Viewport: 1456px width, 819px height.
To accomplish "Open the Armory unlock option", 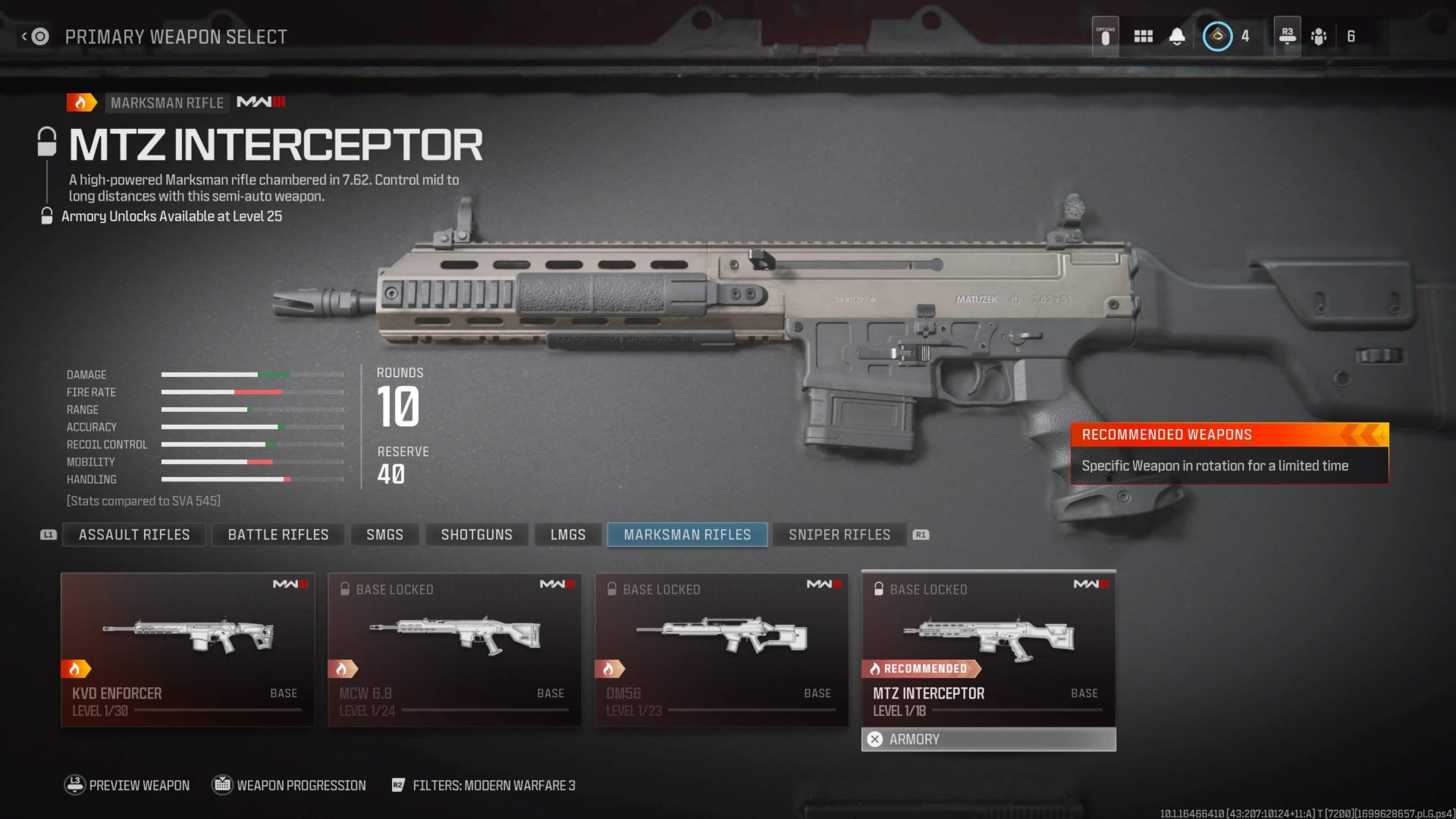I will 988,739.
